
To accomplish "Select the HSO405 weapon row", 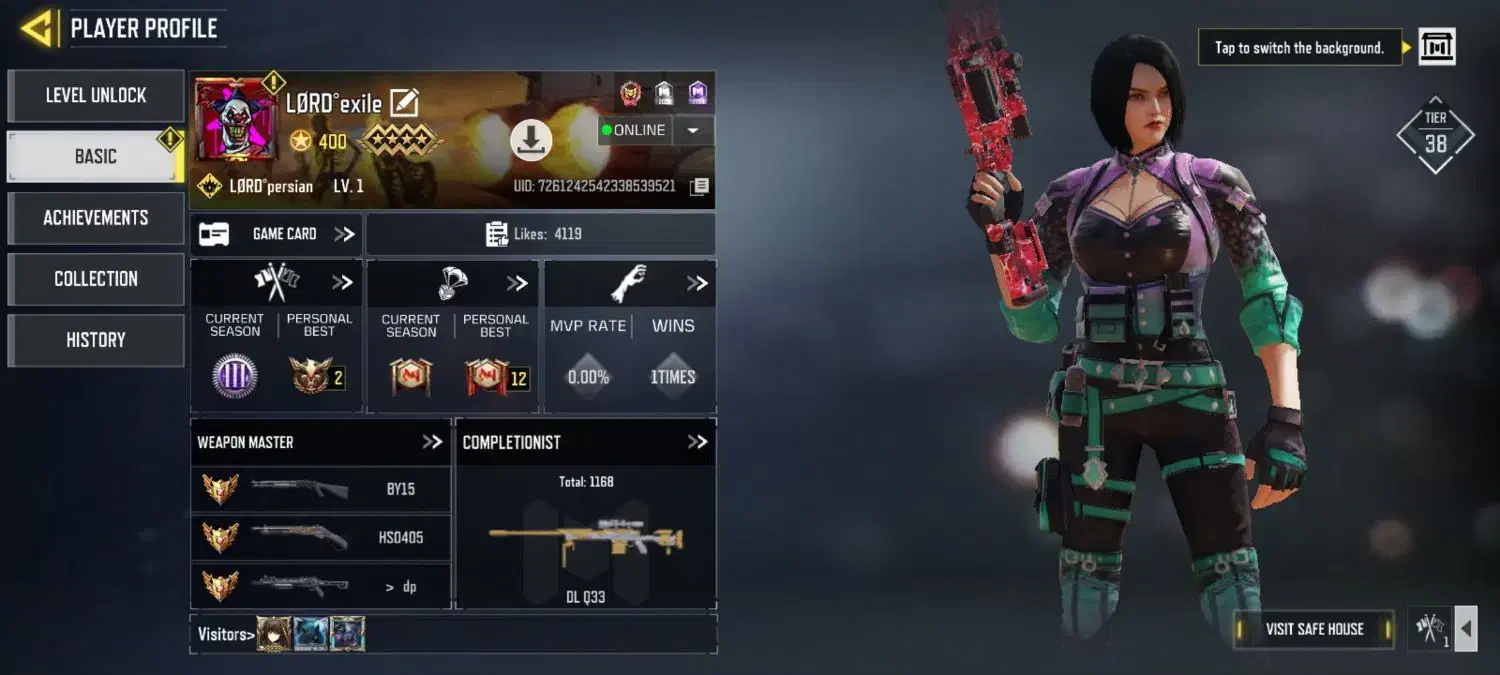I will (x=321, y=537).
